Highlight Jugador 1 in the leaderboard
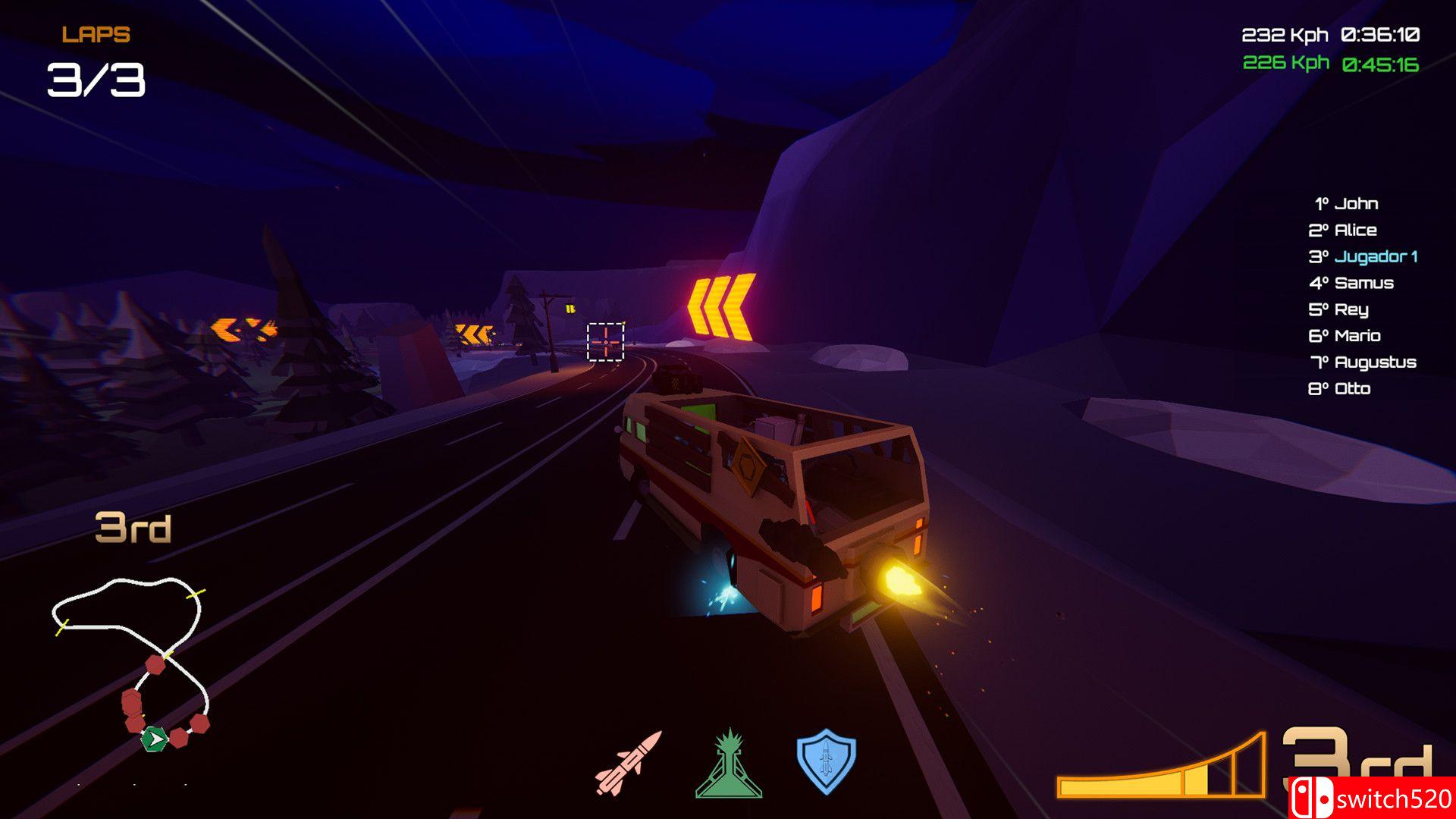The height and width of the screenshot is (819, 1456). (x=1363, y=257)
